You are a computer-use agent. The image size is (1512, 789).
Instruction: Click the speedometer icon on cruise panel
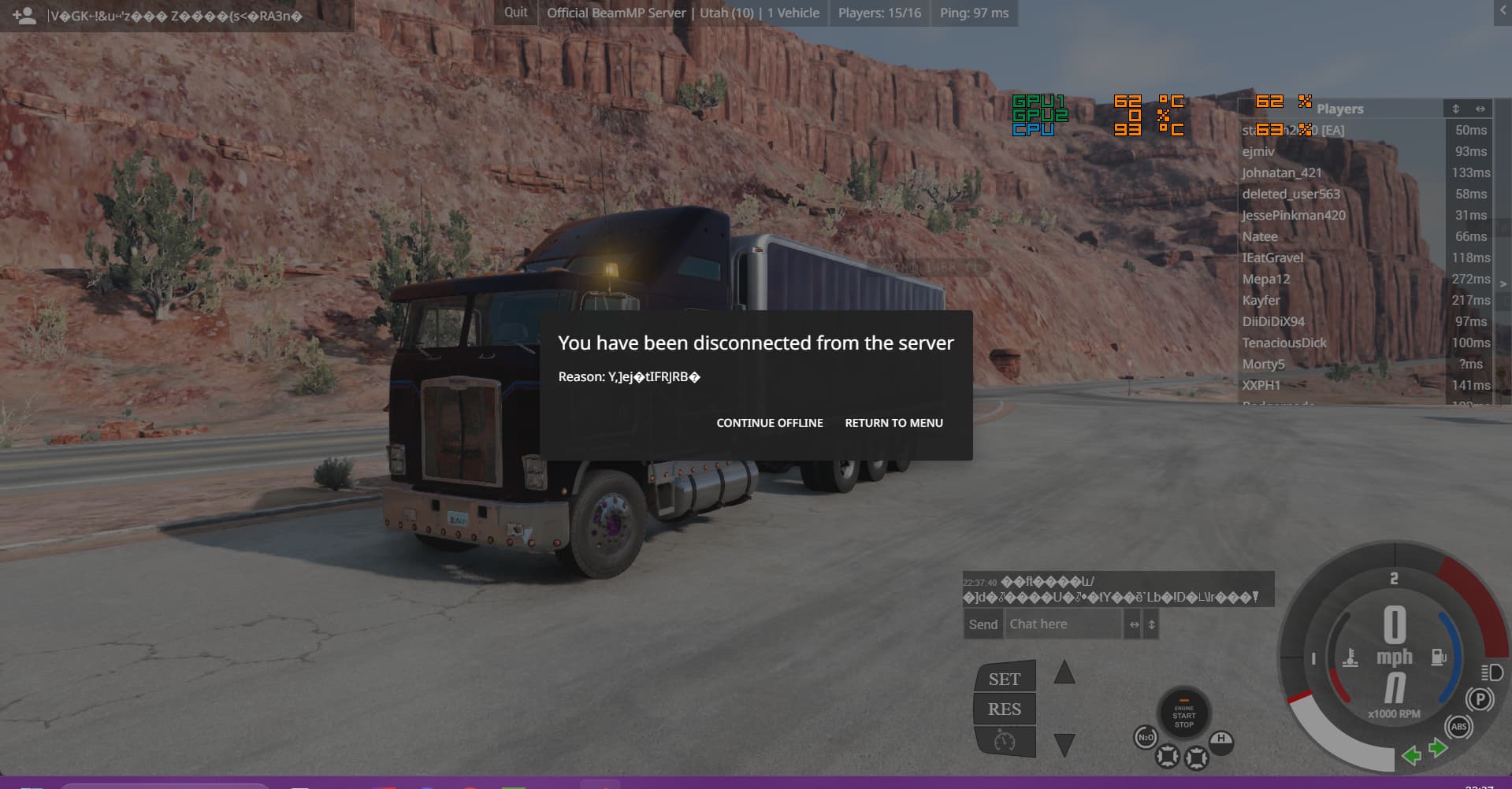click(x=1005, y=741)
